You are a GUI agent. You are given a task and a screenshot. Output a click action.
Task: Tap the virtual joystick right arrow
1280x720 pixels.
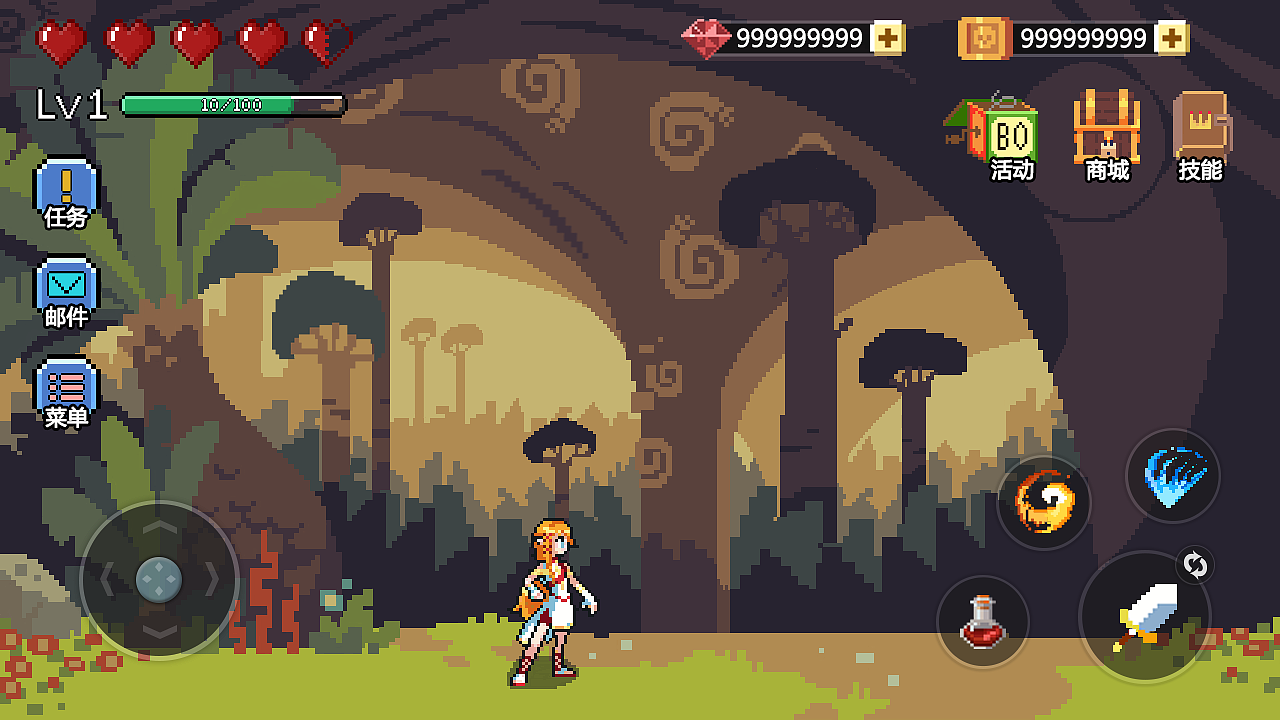click(x=212, y=579)
